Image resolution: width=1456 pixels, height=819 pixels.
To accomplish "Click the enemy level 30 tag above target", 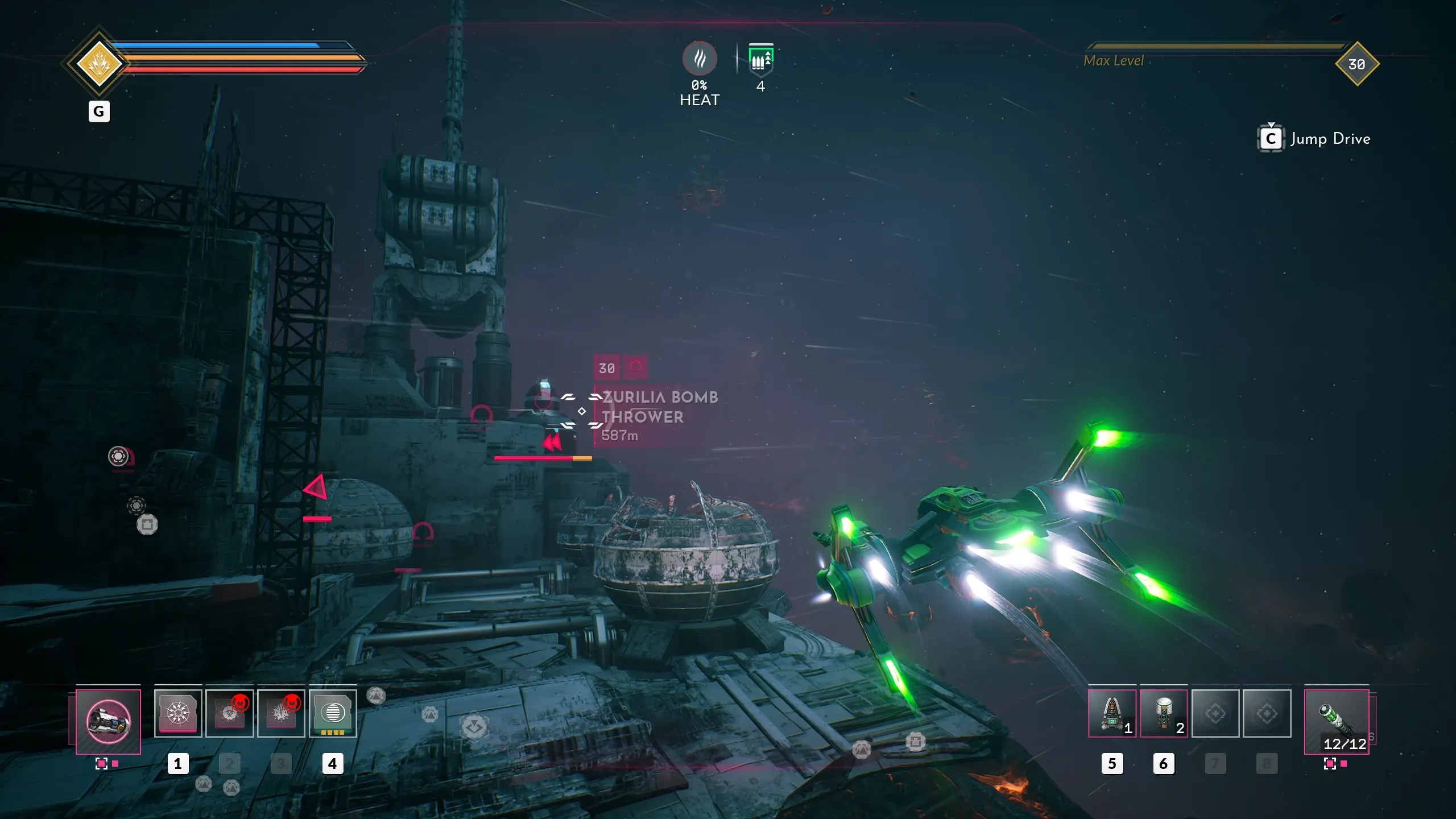I will pos(606,369).
